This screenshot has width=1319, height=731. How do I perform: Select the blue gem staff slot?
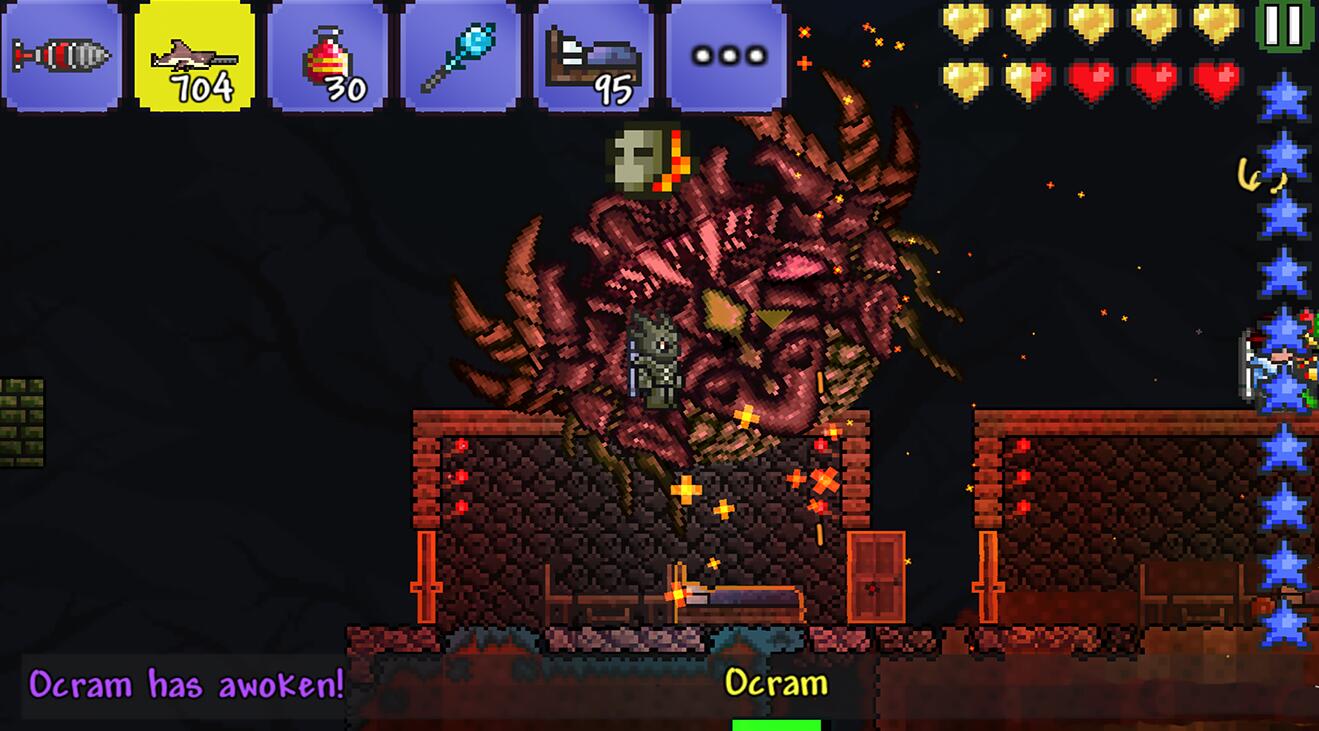tap(460, 55)
